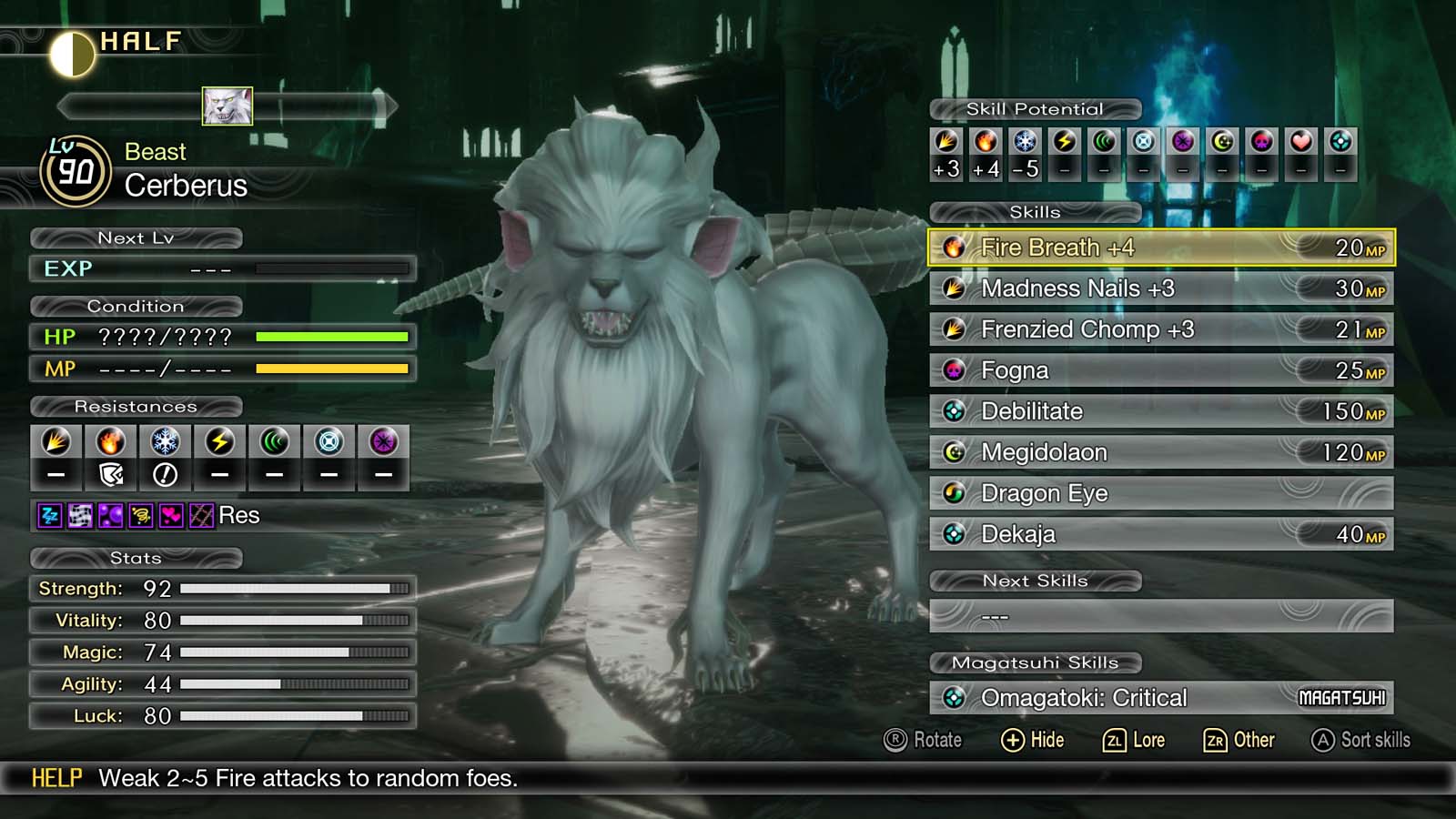This screenshot has height=819, width=1456.
Task: Click the fire resistance shield icon
Action: [109, 472]
